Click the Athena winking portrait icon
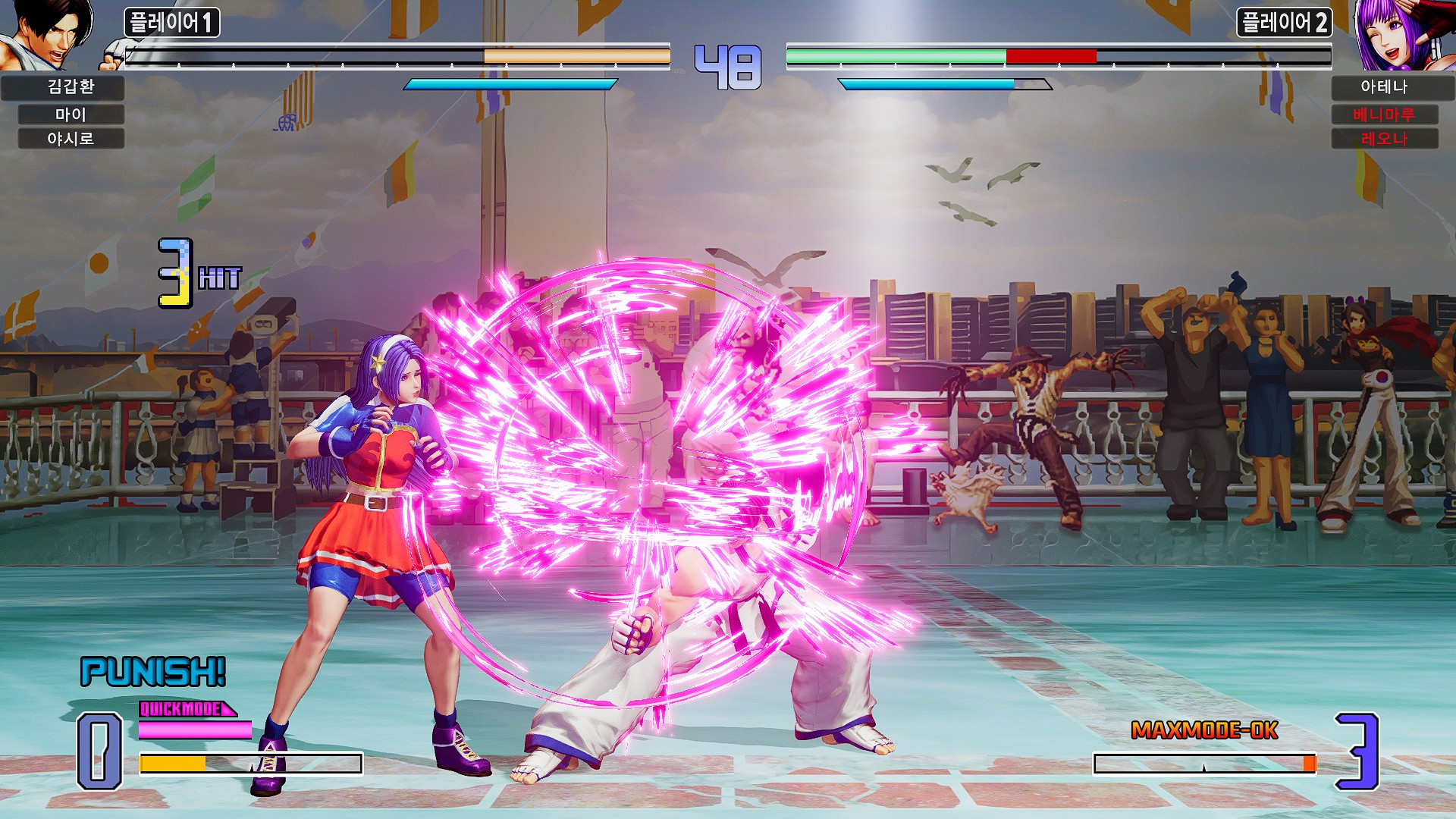This screenshot has height=819, width=1456. pos(1407,34)
